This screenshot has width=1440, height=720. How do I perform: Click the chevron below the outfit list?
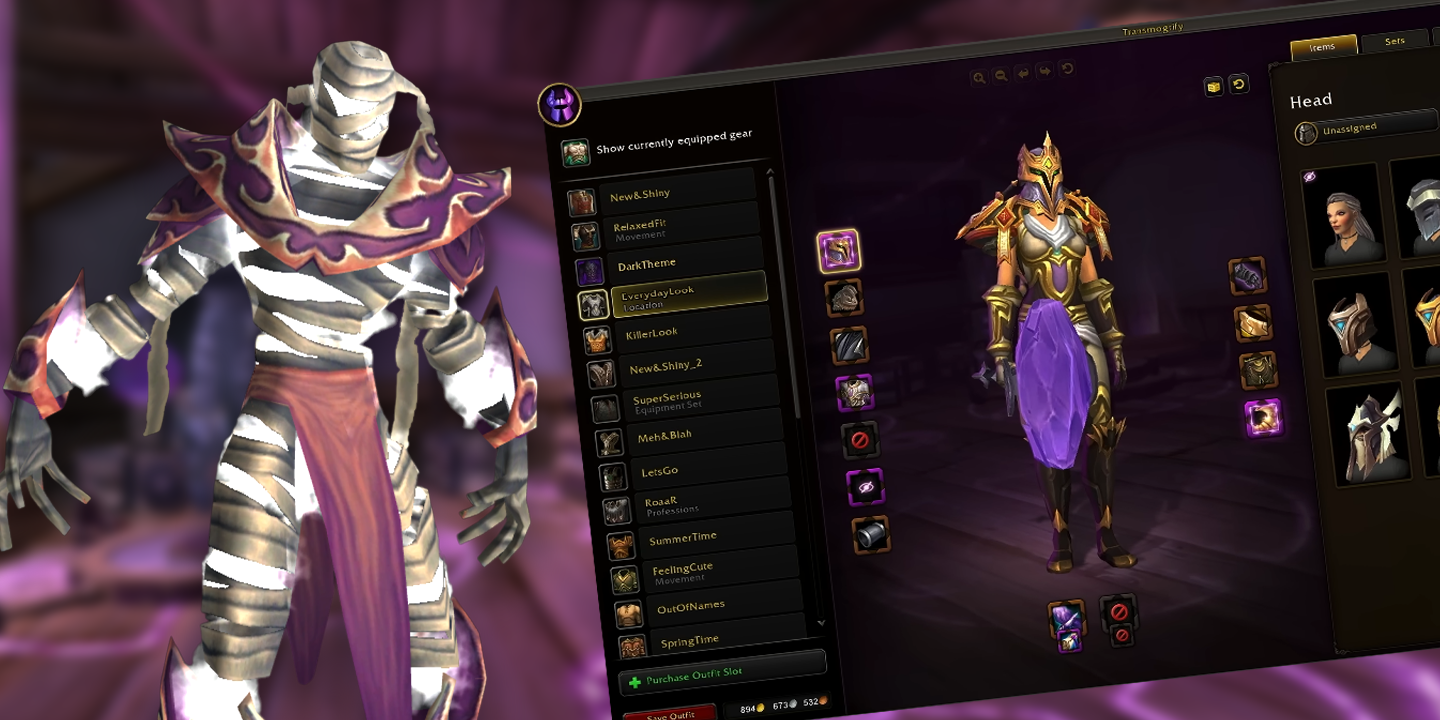(x=822, y=624)
